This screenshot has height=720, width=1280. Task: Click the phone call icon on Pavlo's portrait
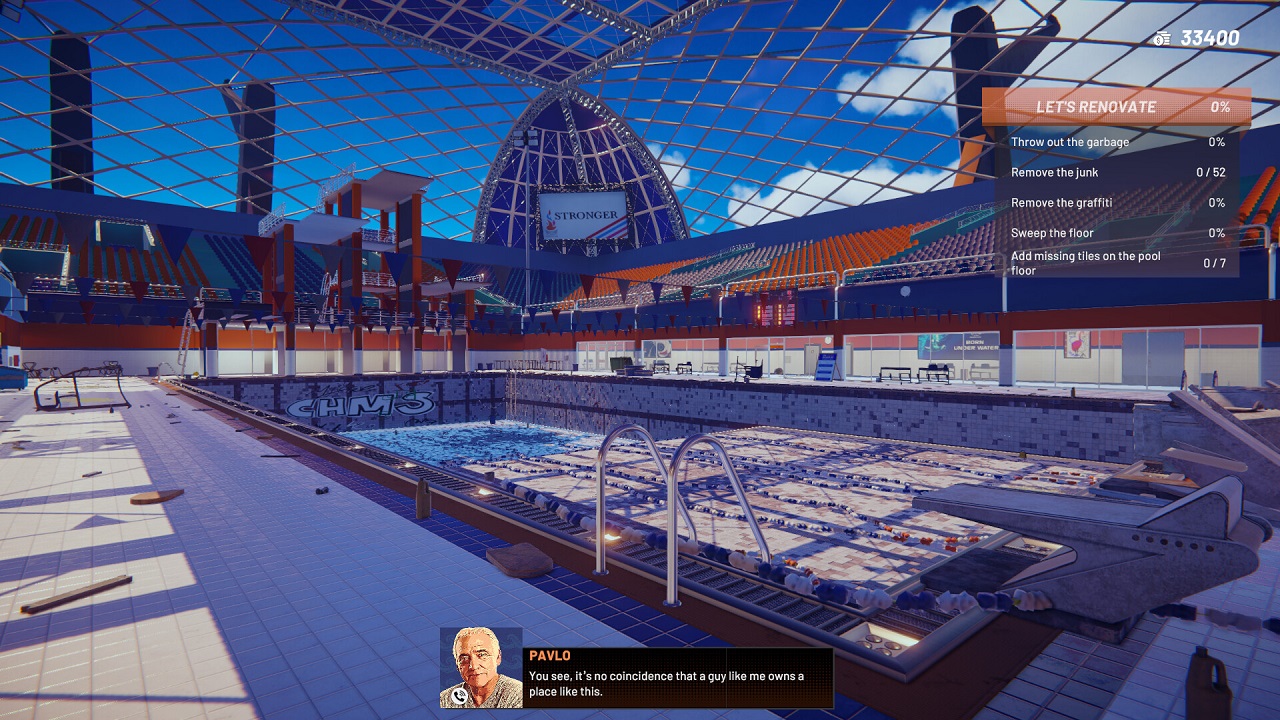click(x=460, y=697)
